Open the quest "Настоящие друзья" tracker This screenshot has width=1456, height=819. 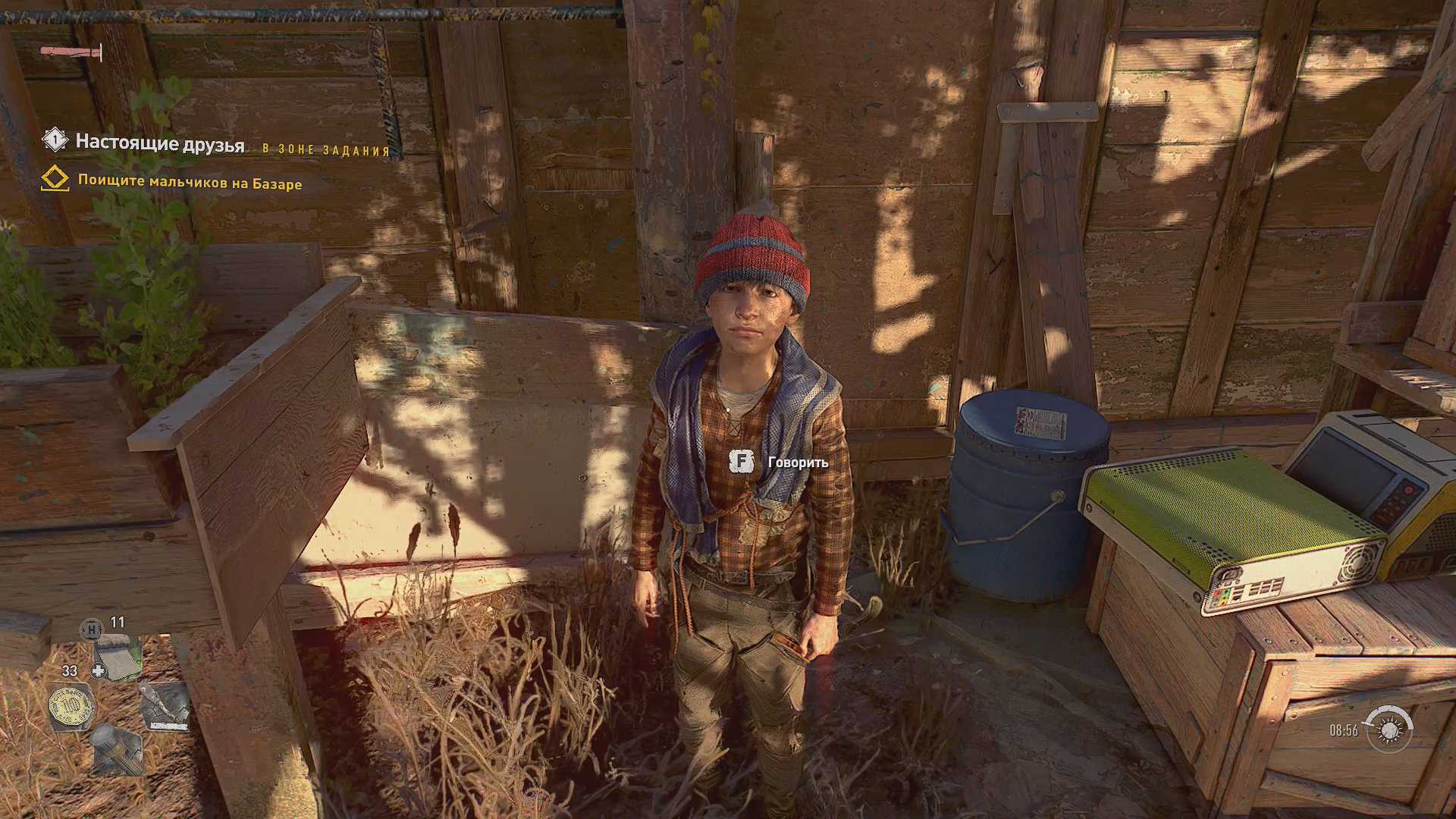point(159,143)
